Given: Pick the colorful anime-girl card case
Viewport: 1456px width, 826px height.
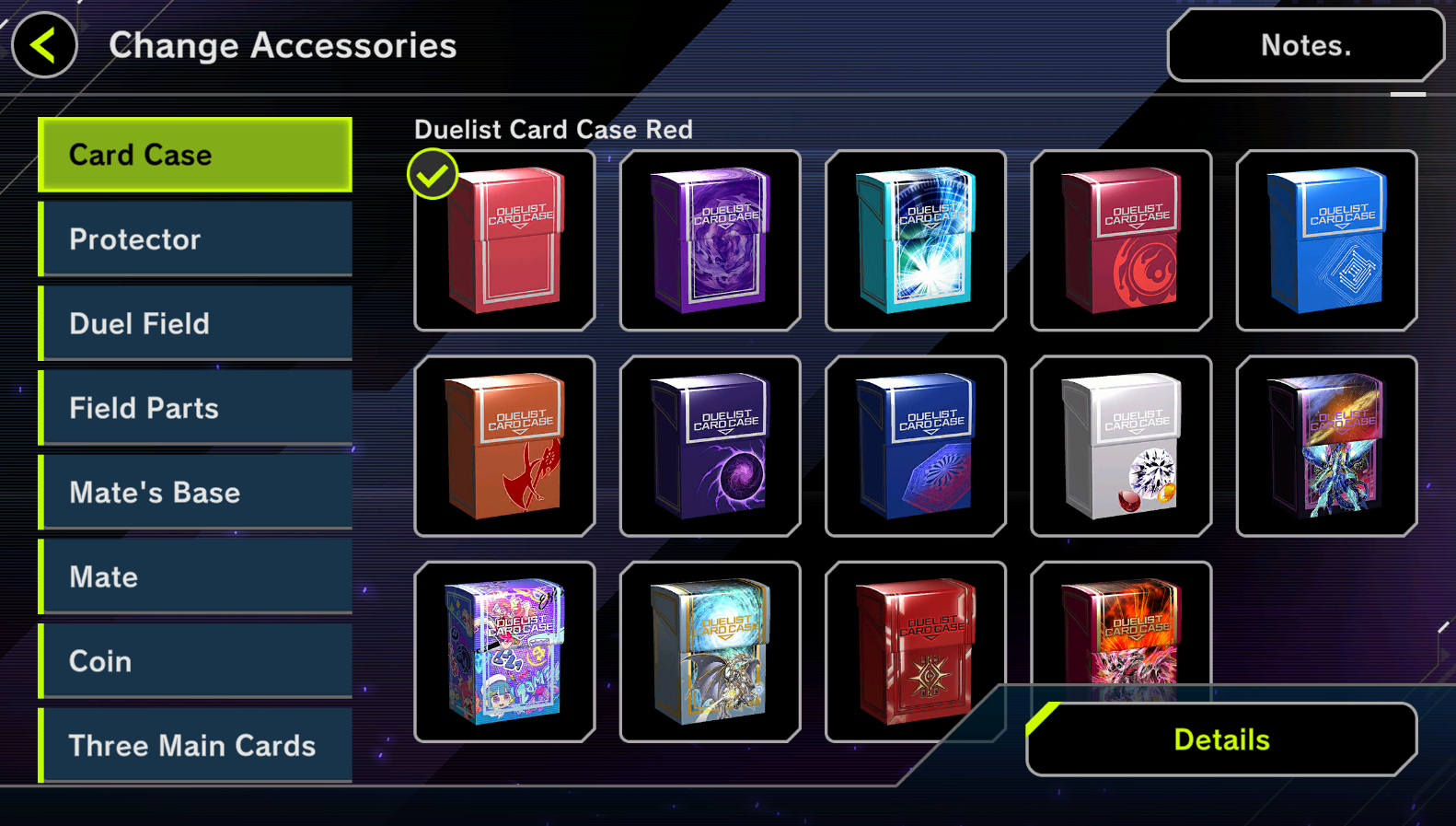Looking at the screenshot, I should (504, 651).
